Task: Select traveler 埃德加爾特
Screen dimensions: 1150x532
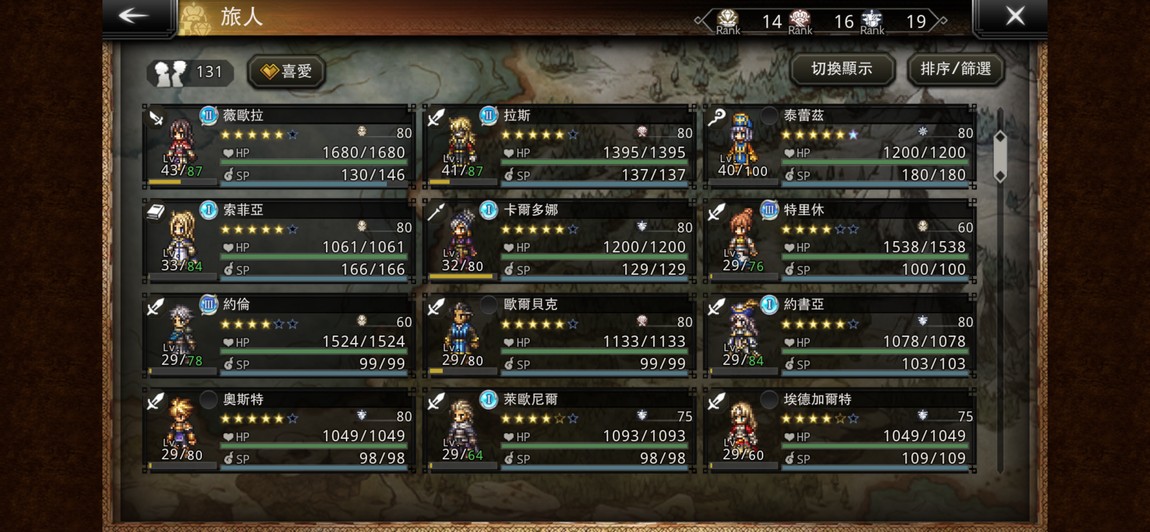Action: (x=839, y=429)
